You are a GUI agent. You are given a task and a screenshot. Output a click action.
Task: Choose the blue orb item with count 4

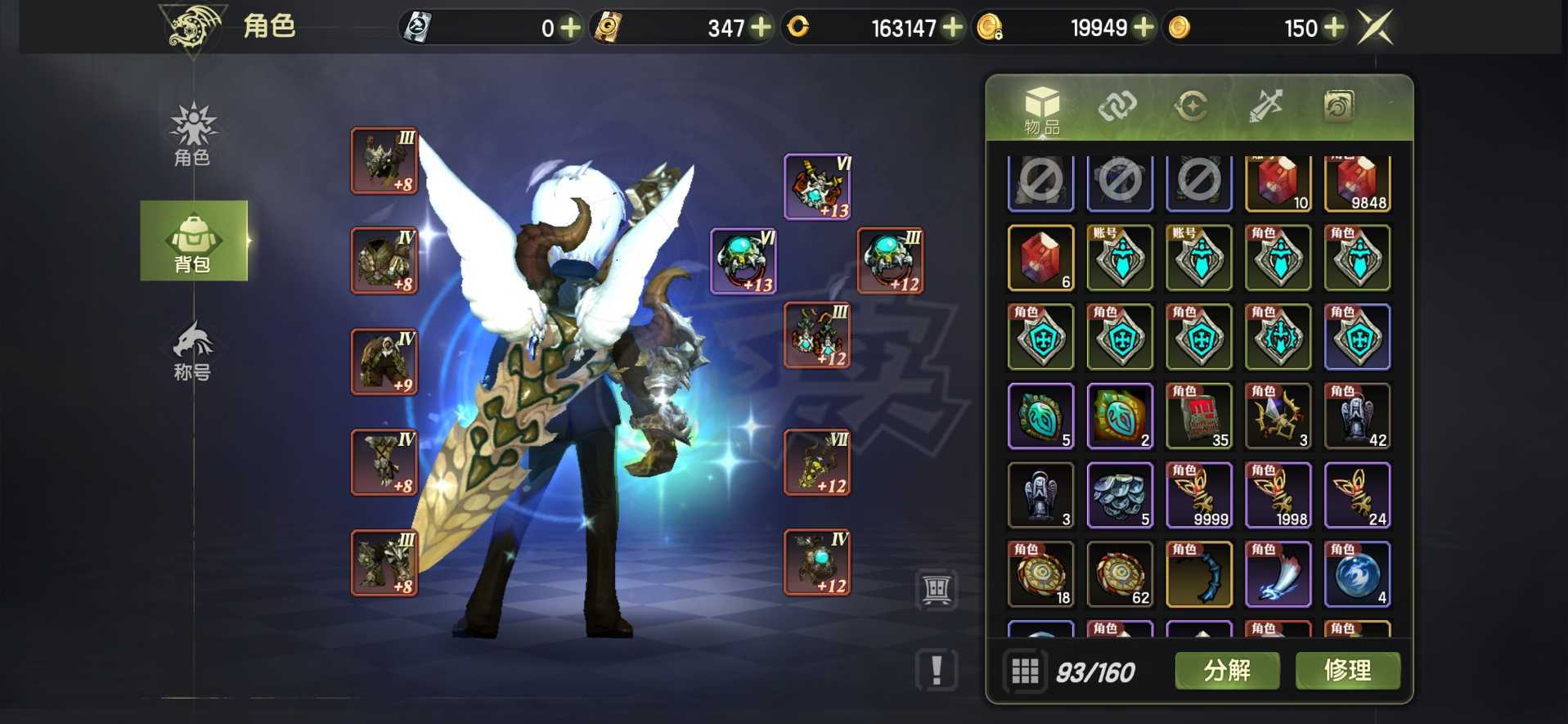tap(1357, 574)
